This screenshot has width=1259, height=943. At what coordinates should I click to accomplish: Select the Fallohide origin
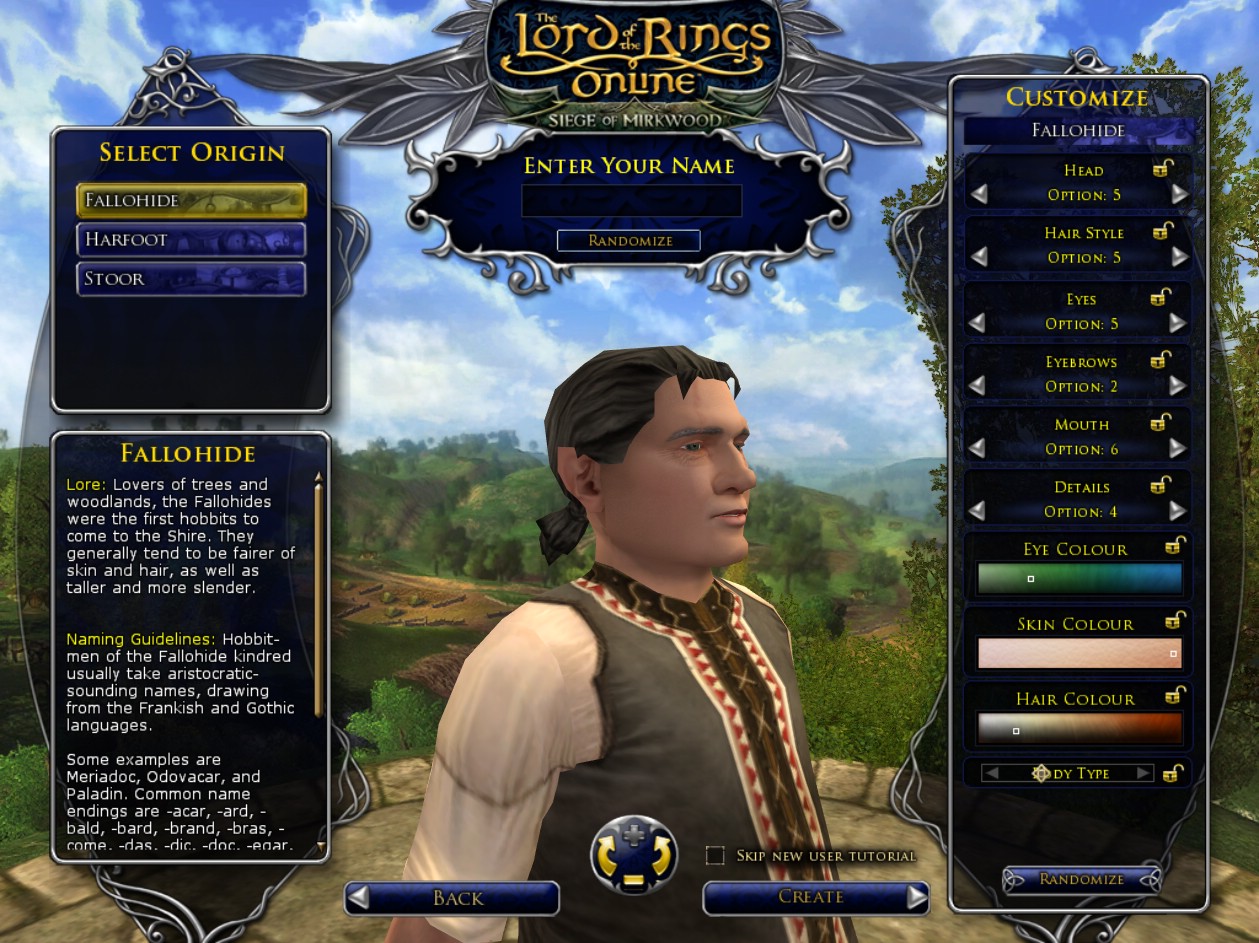(191, 200)
